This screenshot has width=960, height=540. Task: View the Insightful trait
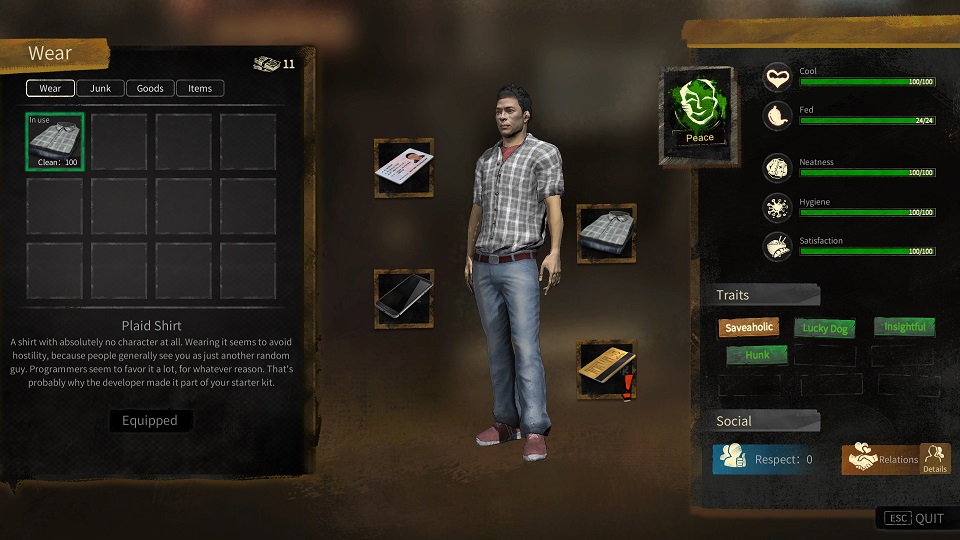(x=903, y=327)
